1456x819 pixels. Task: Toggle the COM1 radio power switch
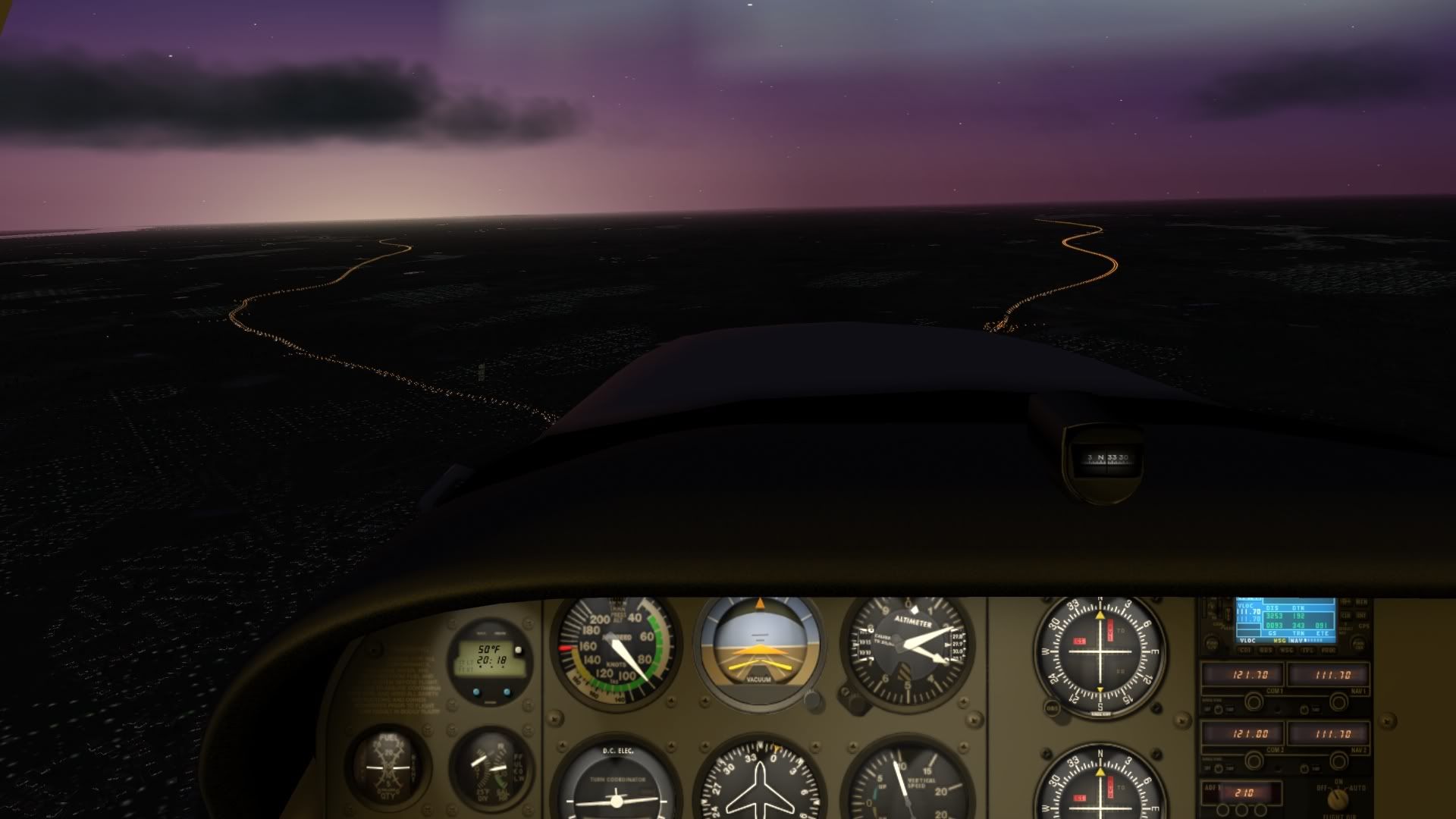pos(1218,708)
